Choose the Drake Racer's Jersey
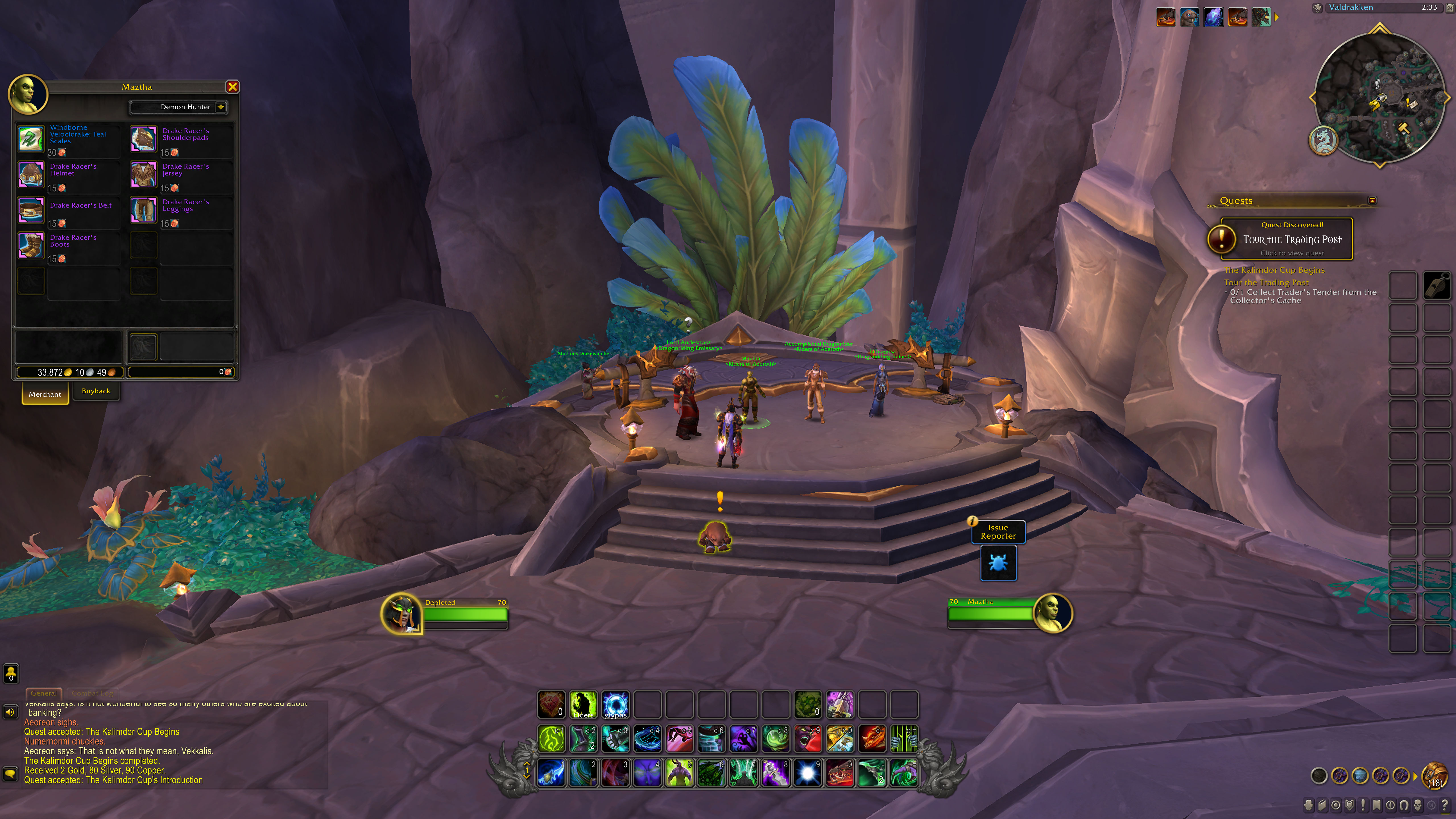 pos(144,175)
